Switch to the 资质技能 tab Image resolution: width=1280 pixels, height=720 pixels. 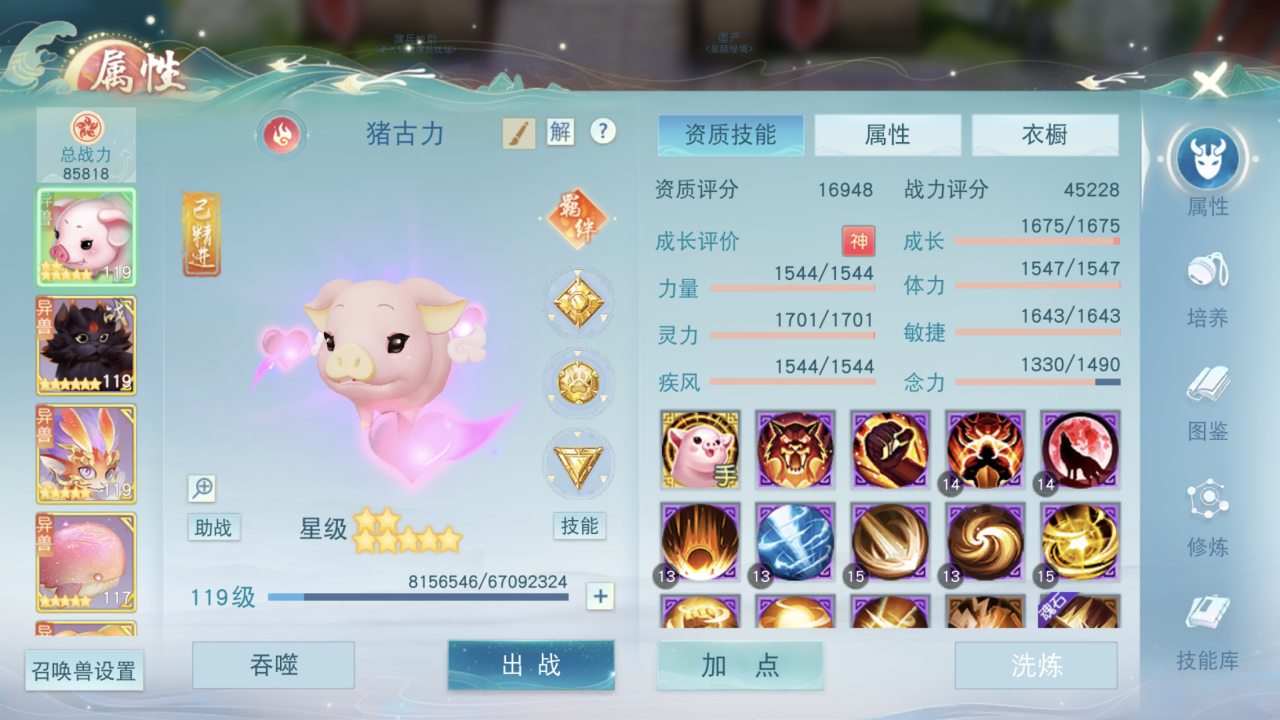(x=731, y=135)
